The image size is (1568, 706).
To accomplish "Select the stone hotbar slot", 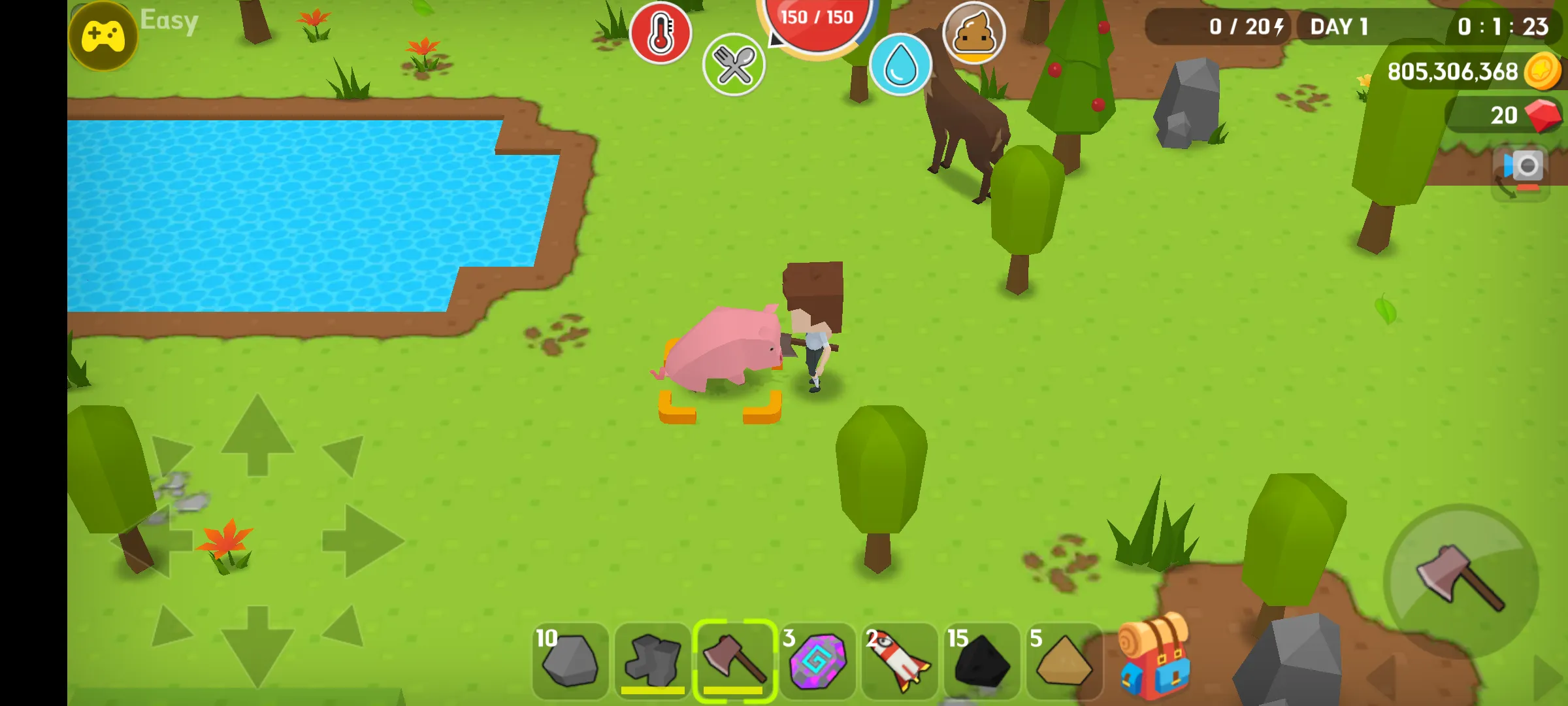I will pyautogui.click(x=570, y=661).
